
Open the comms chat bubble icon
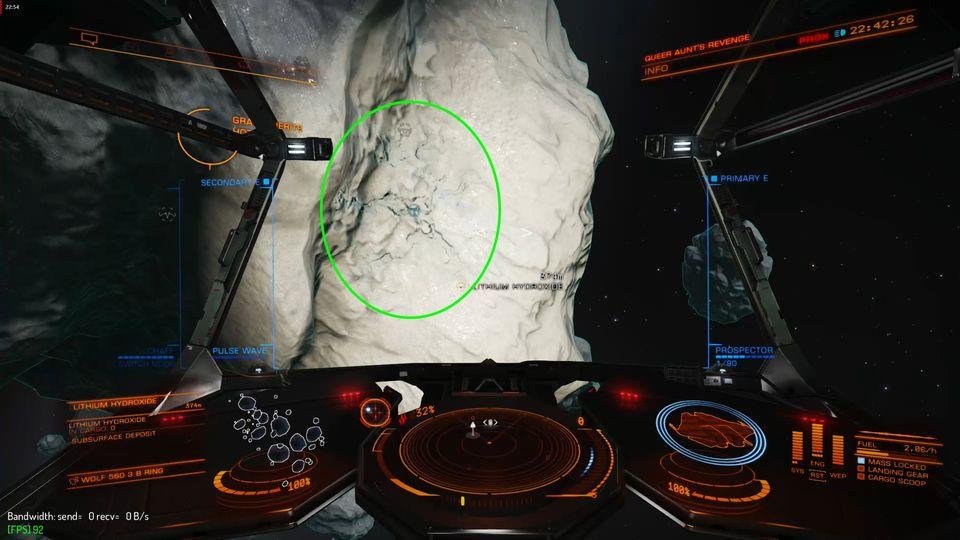point(89,39)
